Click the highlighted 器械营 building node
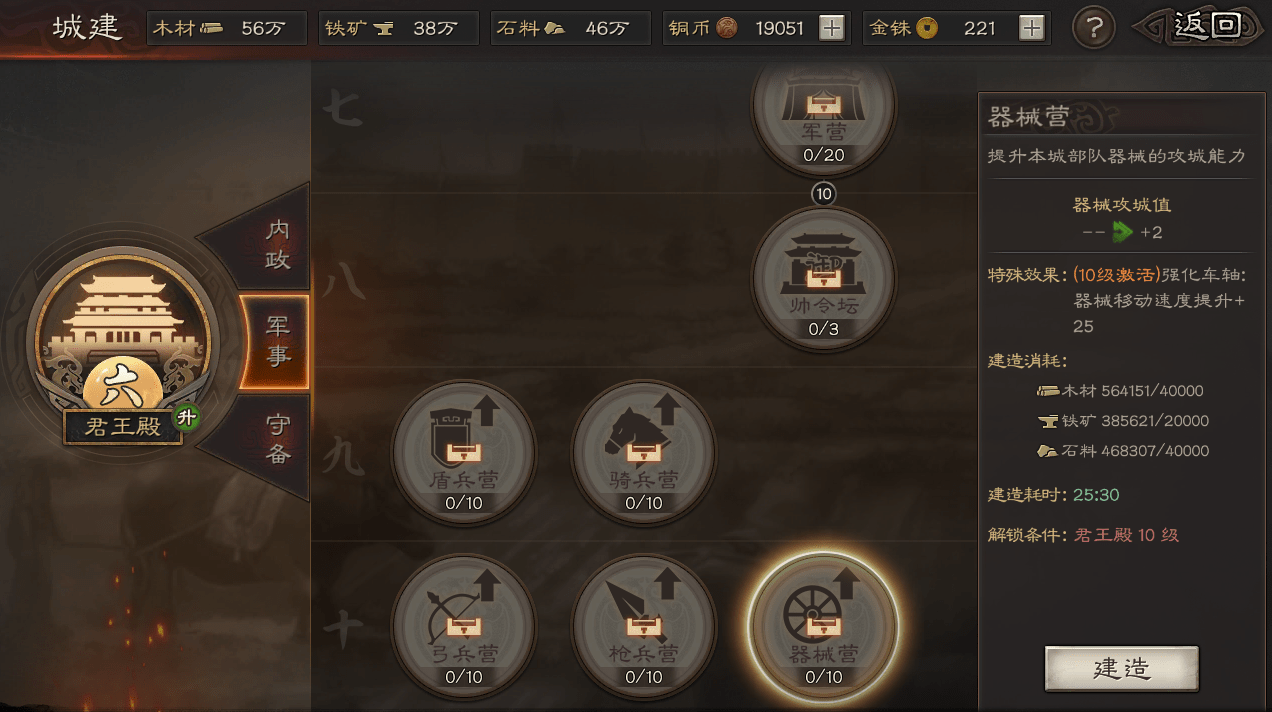This screenshot has height=712, width=1272. [x=823, y=626]
